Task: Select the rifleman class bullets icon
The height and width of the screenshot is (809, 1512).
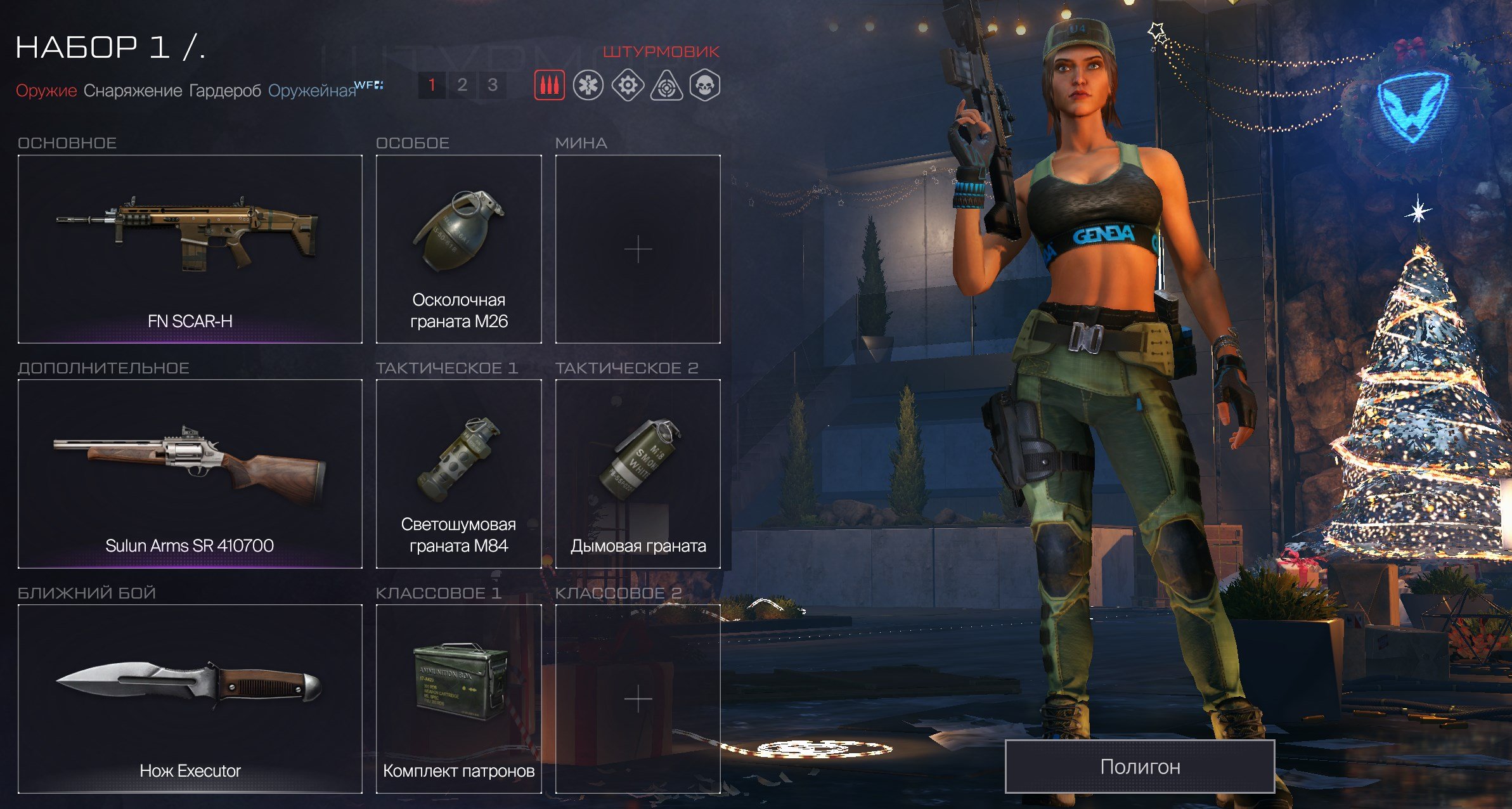Action: [549, 85]
